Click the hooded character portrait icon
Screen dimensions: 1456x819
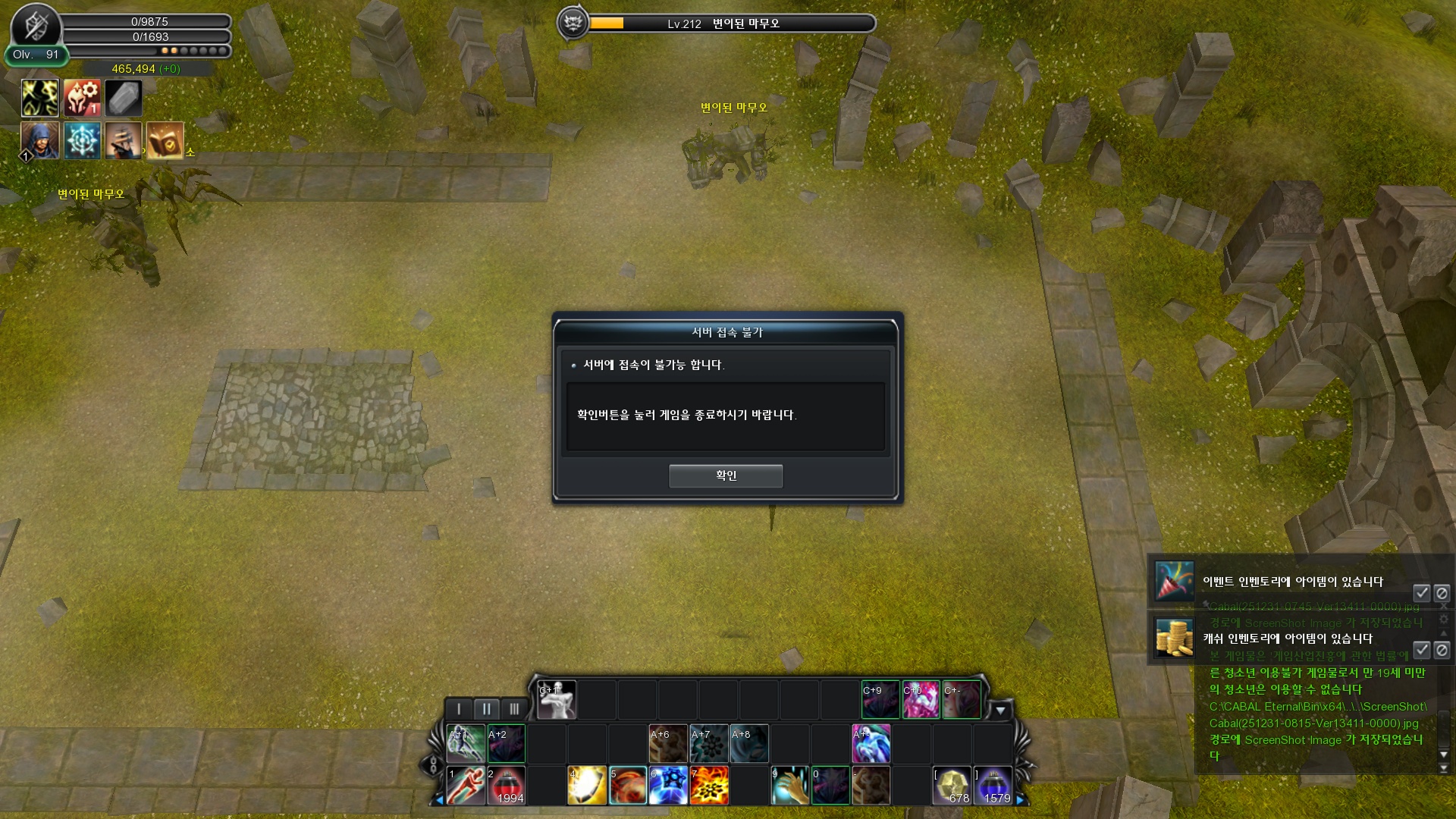click(39, 140)
